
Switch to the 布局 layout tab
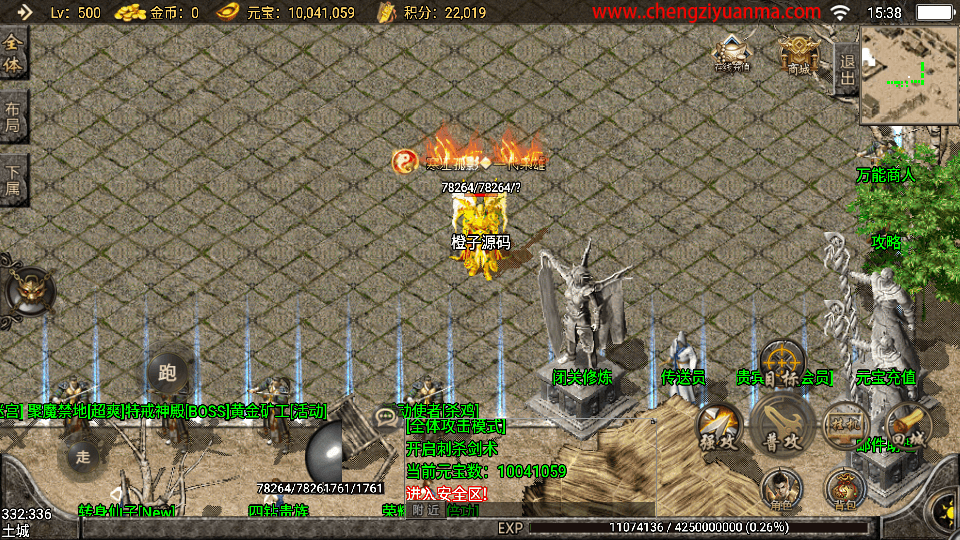[13, 118]
